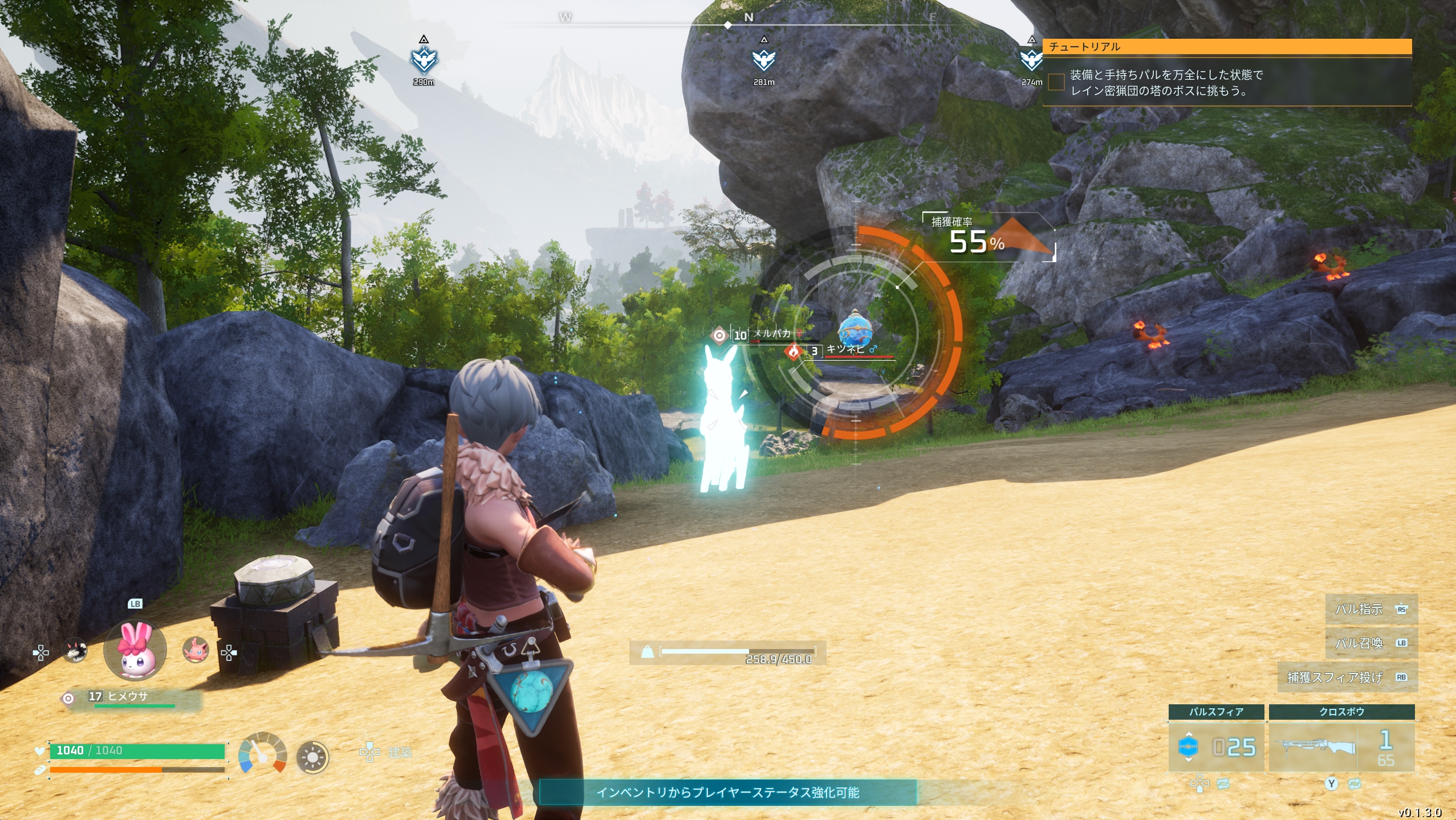This screenshot has width=1456, height=820.
Task: Click the compass marker showing 290m
Action: pyautogui.click(x=424, y=60)
